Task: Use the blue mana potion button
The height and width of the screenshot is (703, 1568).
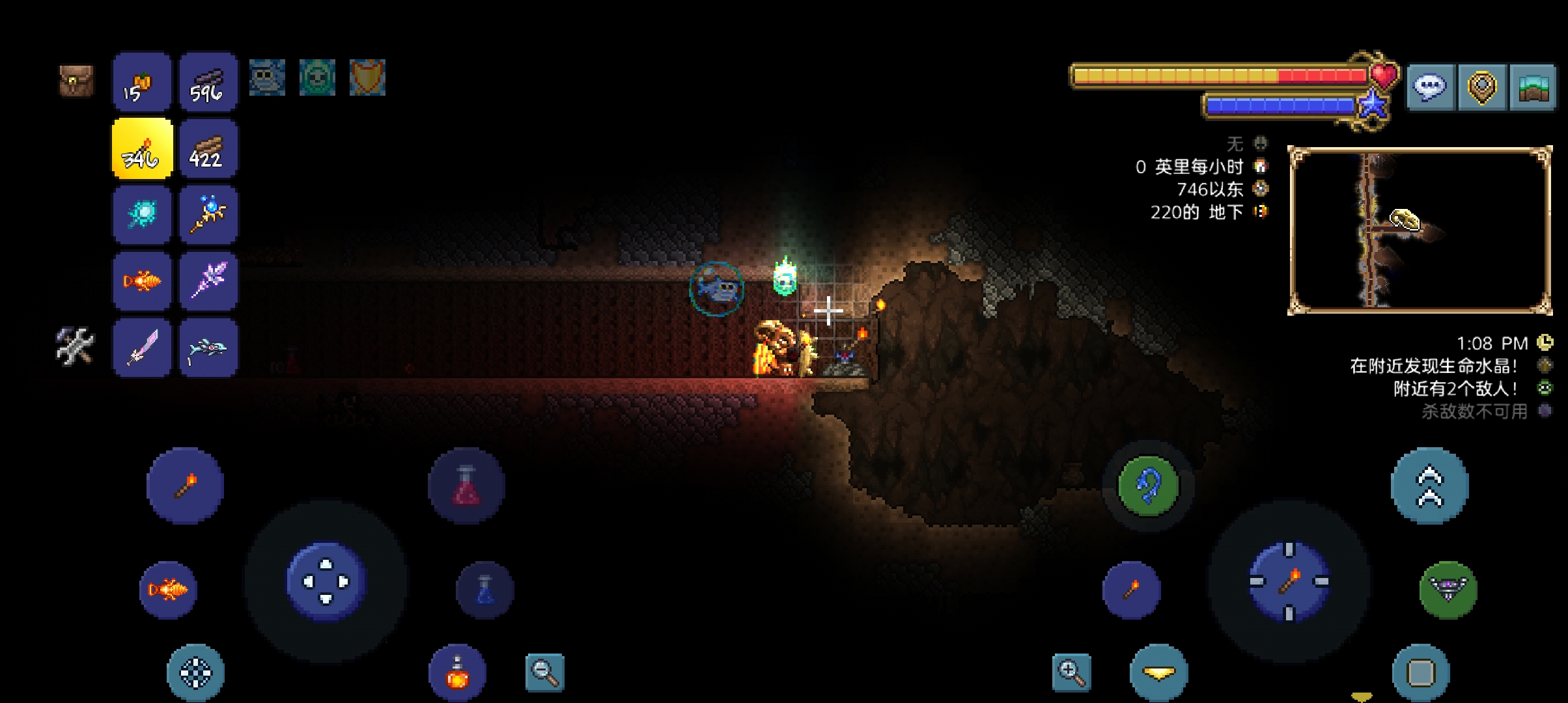Action: click(x=485, y=590)
